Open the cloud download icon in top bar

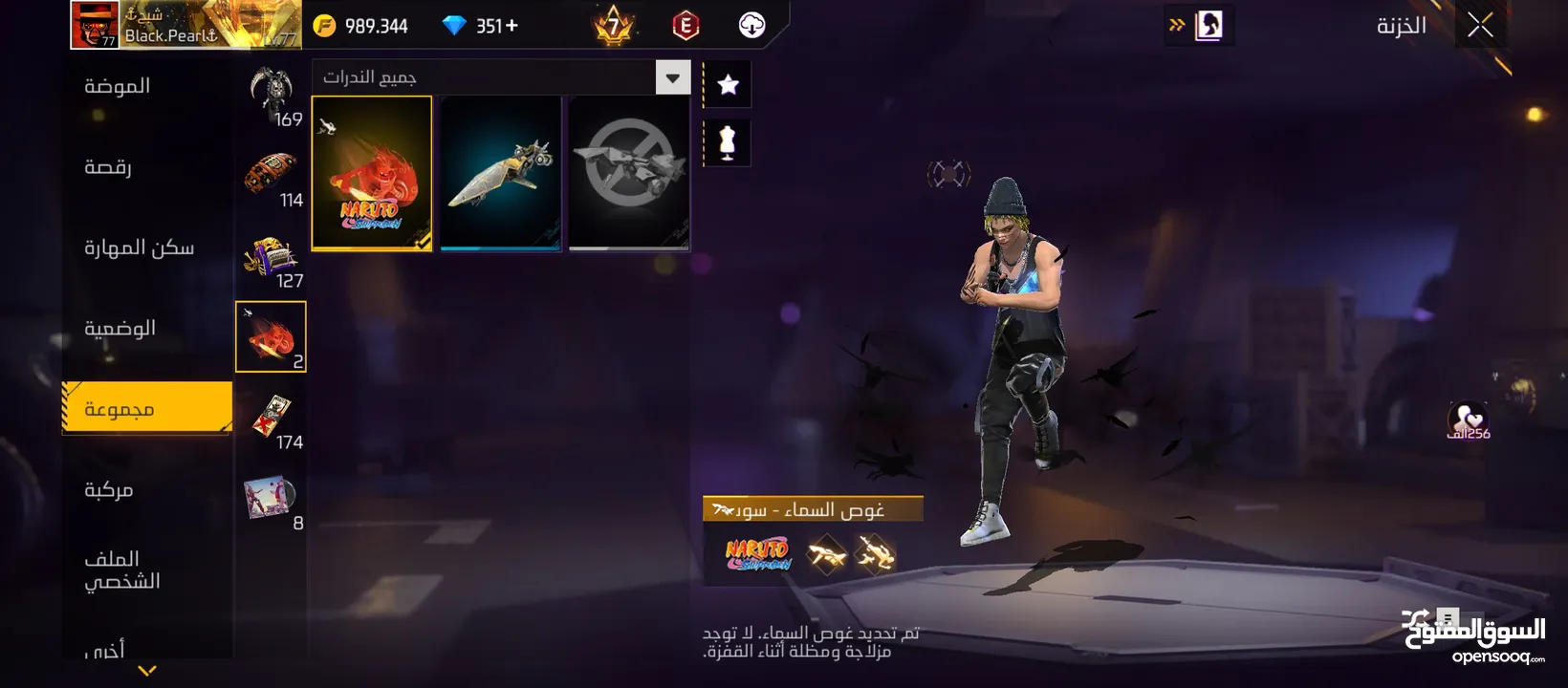[x=752, y=26]
